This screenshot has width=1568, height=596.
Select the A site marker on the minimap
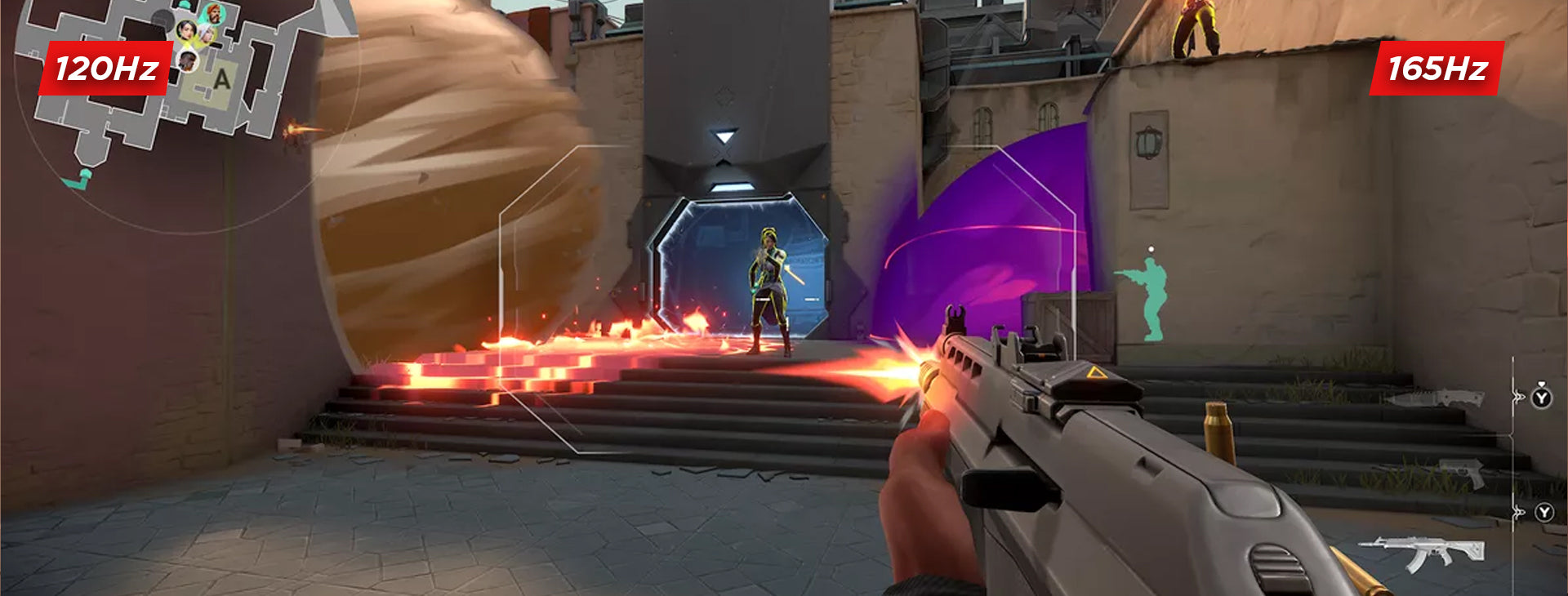point(221,80)
